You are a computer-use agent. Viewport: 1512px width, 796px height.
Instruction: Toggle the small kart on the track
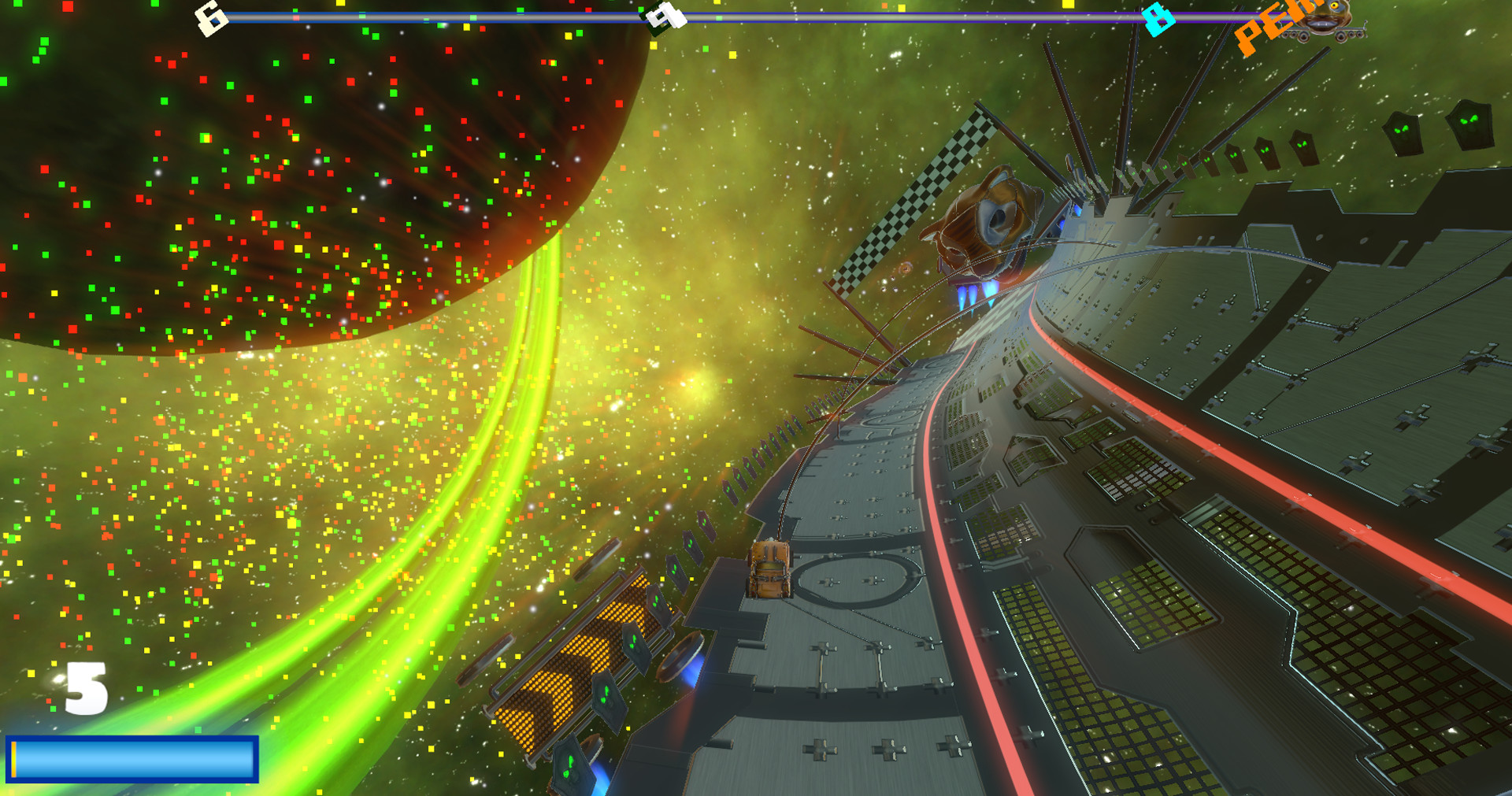coord(768,571)
